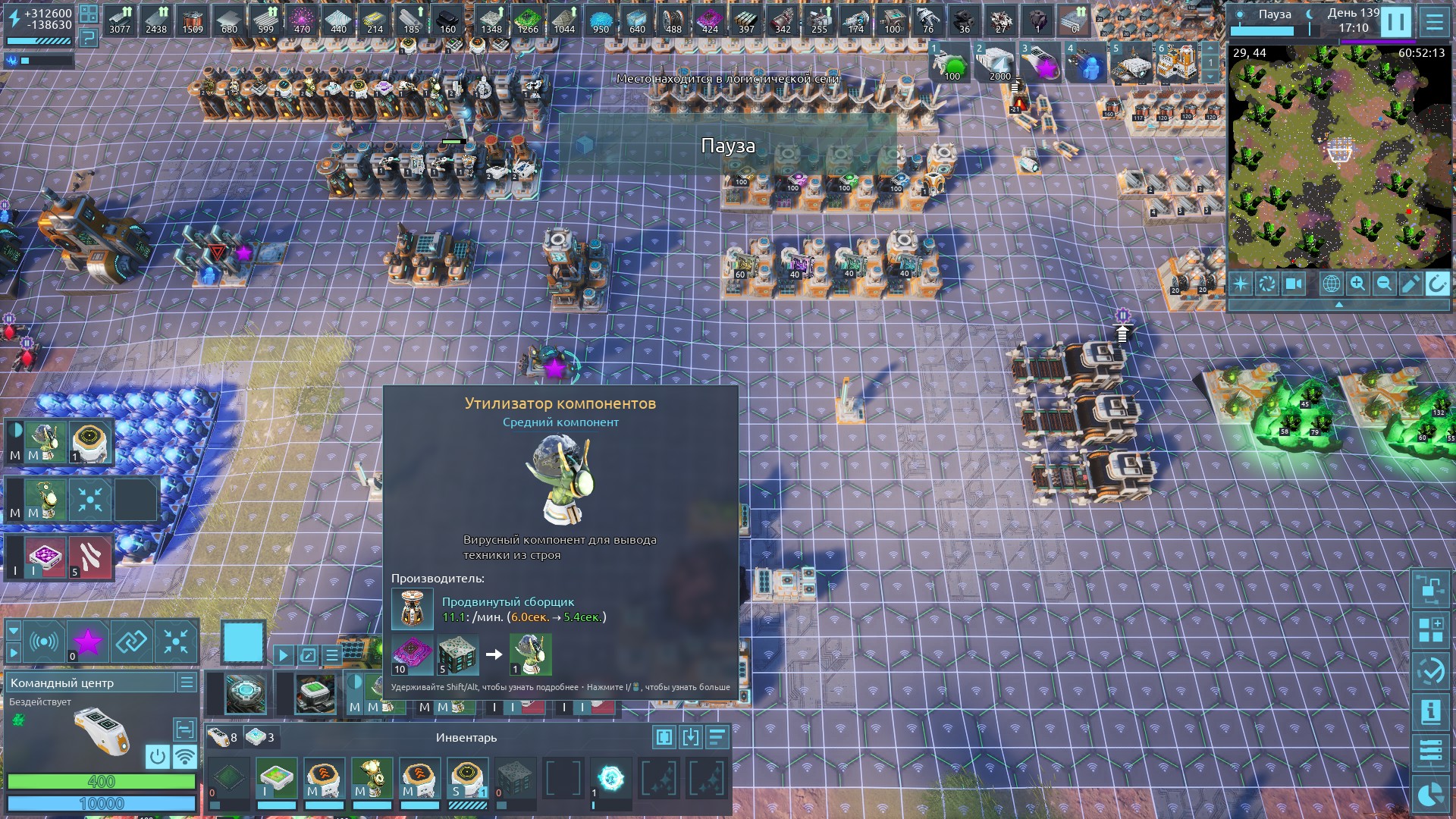Zoom in on the minimap

tap(1357, 284)
